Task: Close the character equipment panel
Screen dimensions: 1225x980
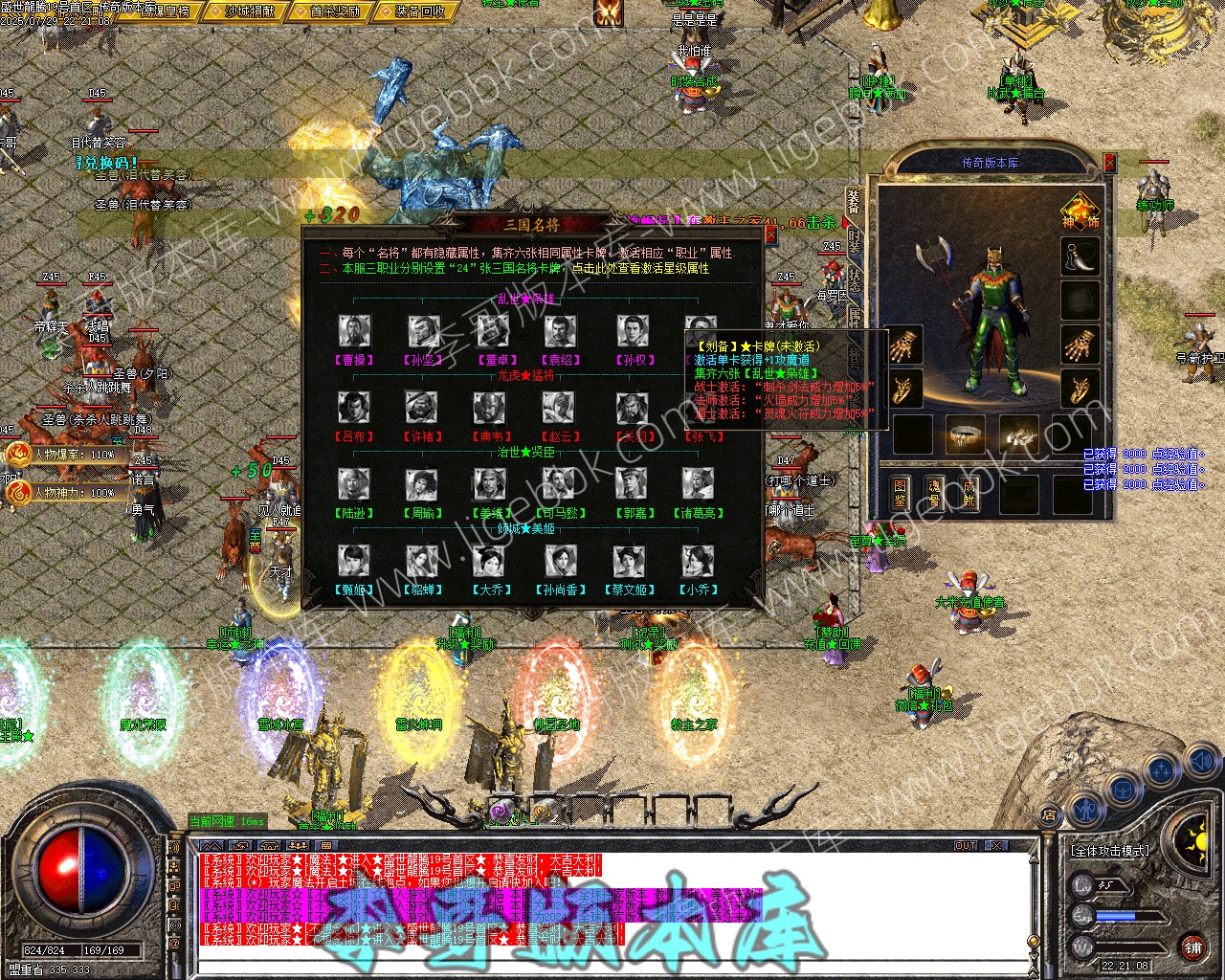Action: click(x=1110, y=163)
